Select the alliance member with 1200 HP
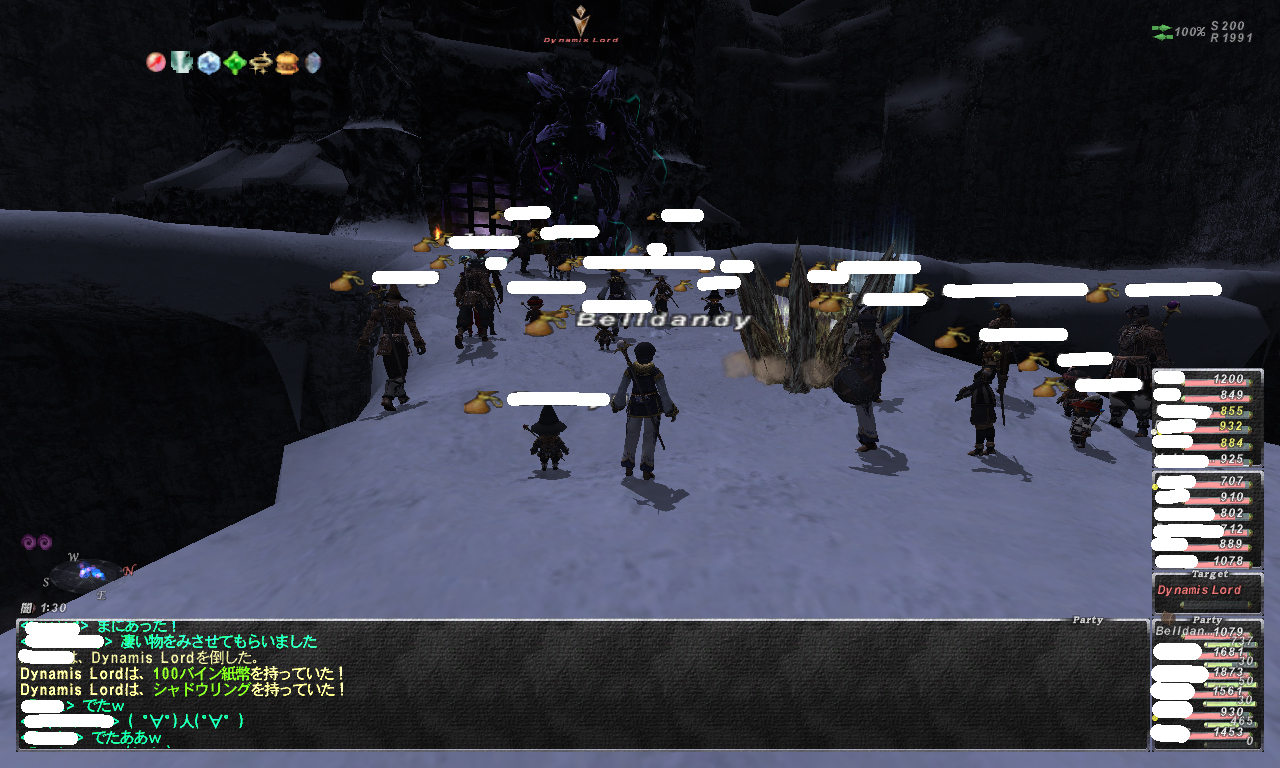The height and width of the screenshot is (768, 1280). pyautogui.click(x=1207, y=380)
